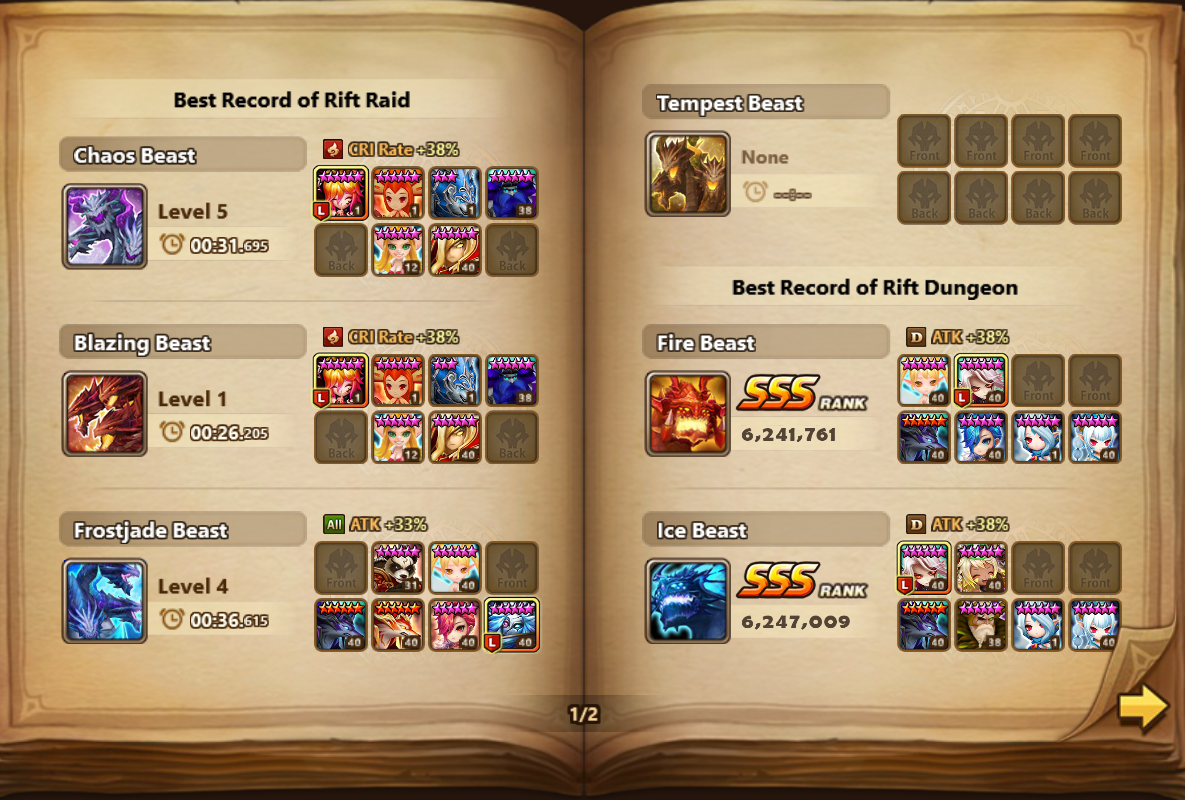Select the Ice Beast portrait
Viewport: 1185px width, 800px height.
[688, 601]
